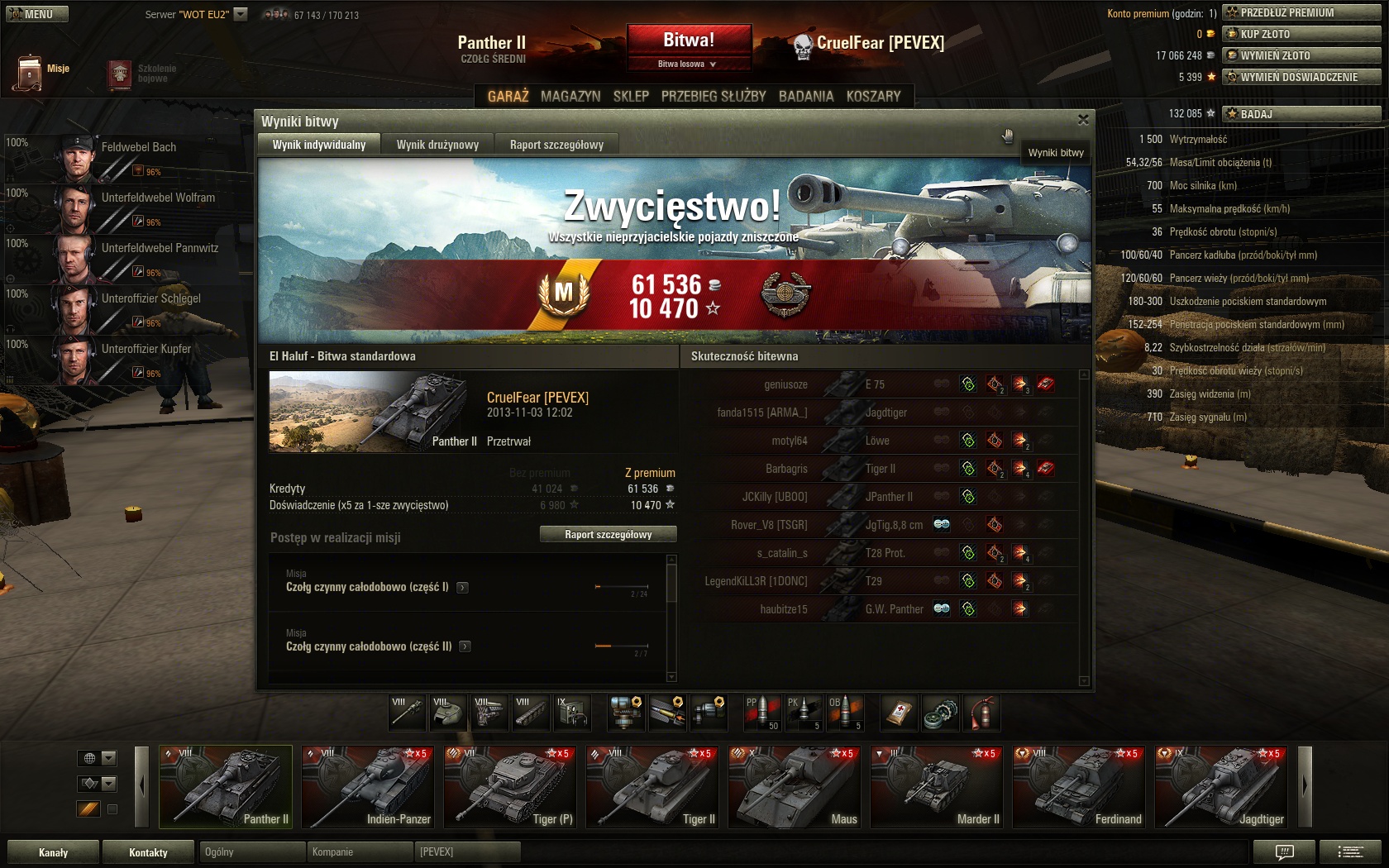The height and width of the screenshot is (868, 1389).
Task: Click the KUP ZŁOTO button
Action: 1301,34
